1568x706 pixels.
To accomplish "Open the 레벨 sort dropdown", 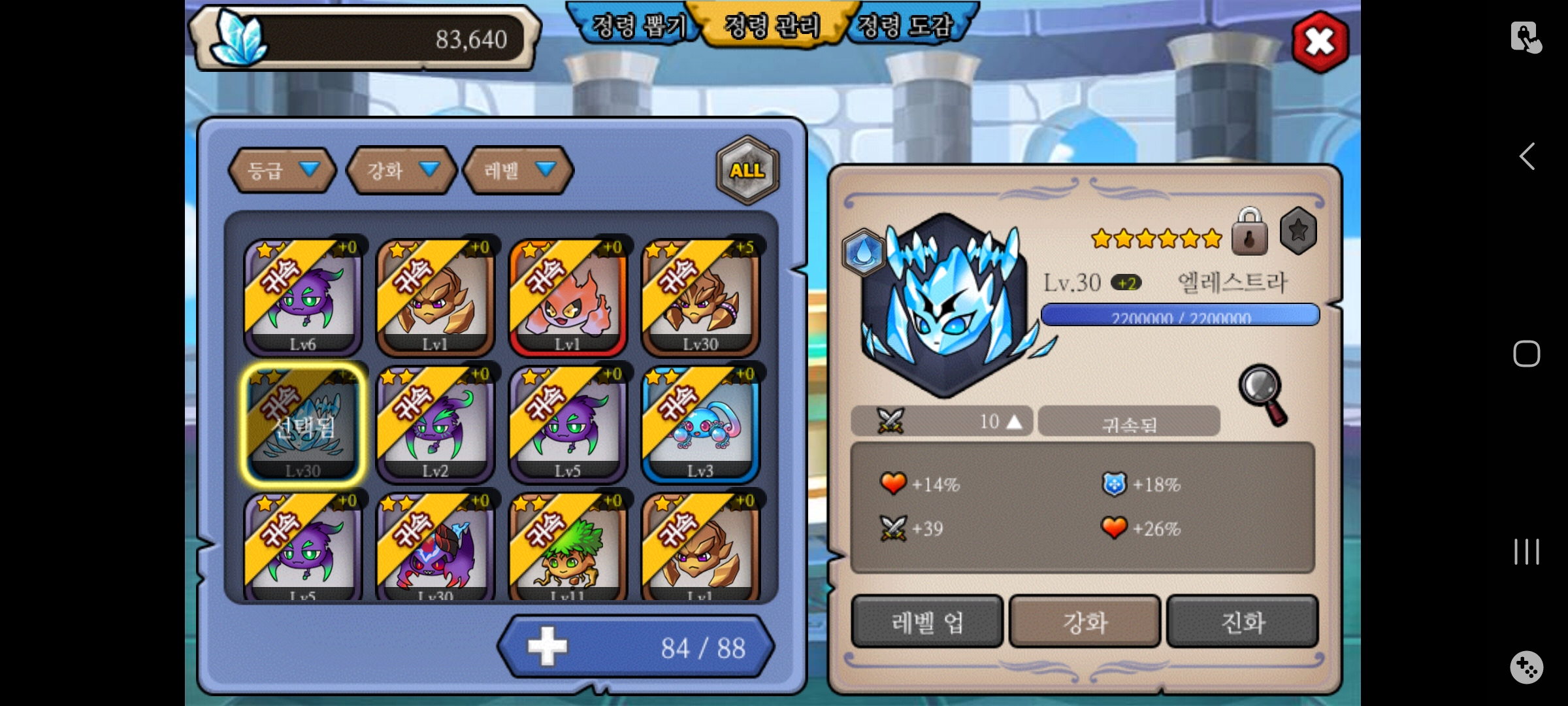I will point(518,171).
